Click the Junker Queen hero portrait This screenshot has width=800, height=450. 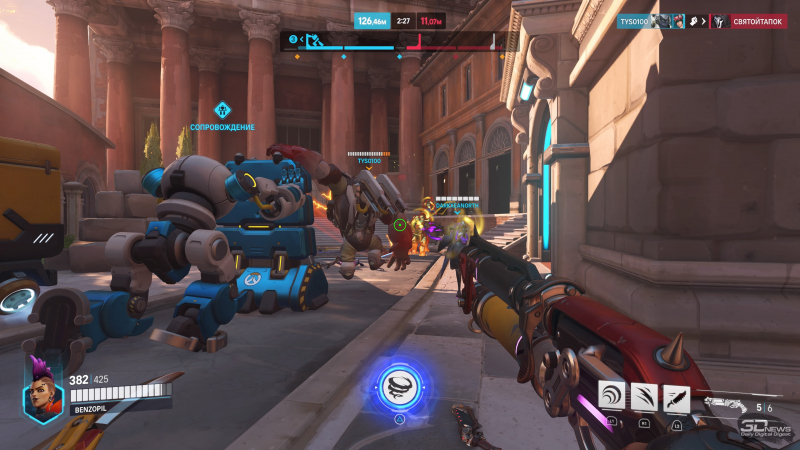click(44, 390)
